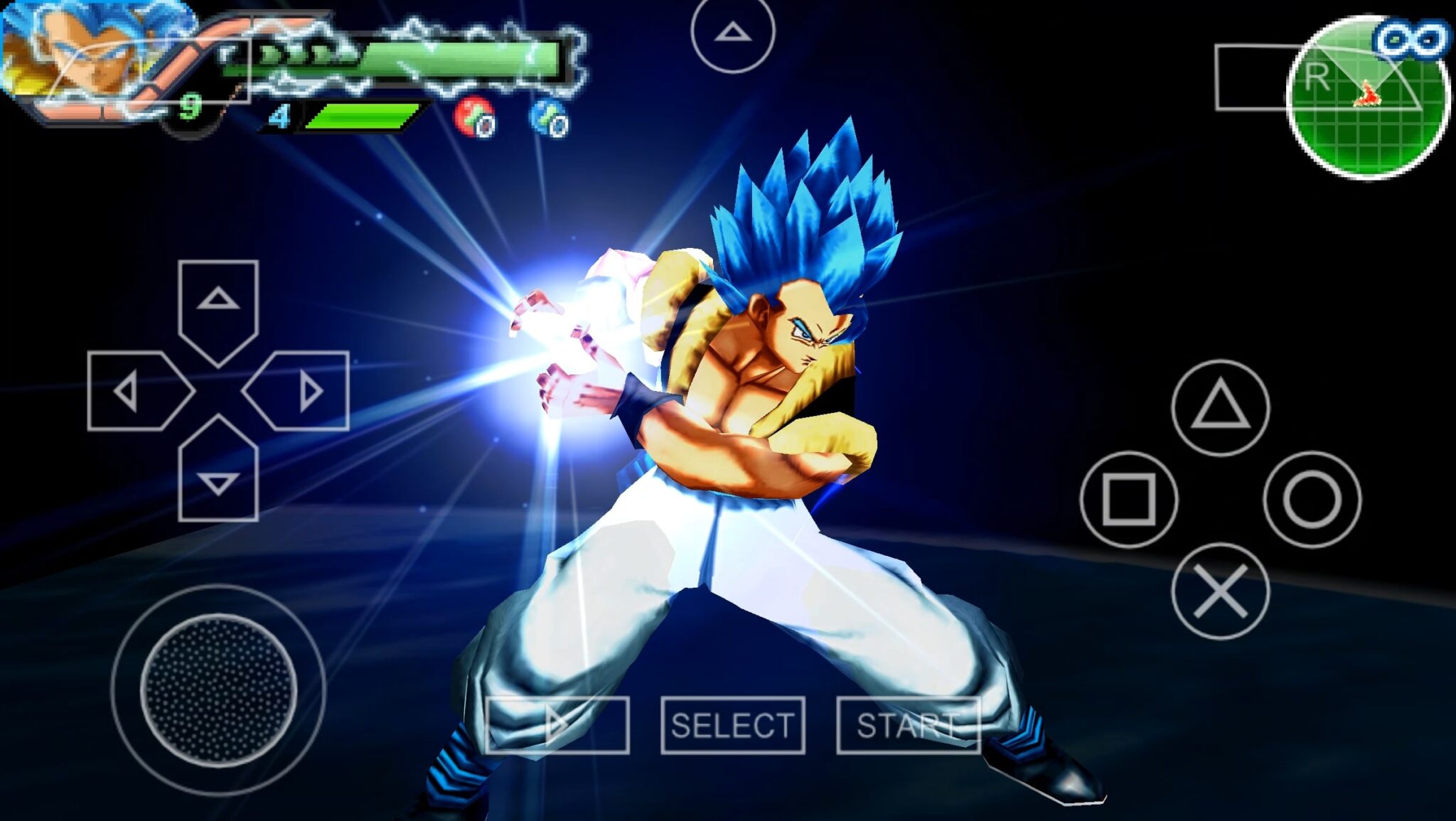Touch the analog stick pad
1456x821 pixels.
click(x=218, y=689)
